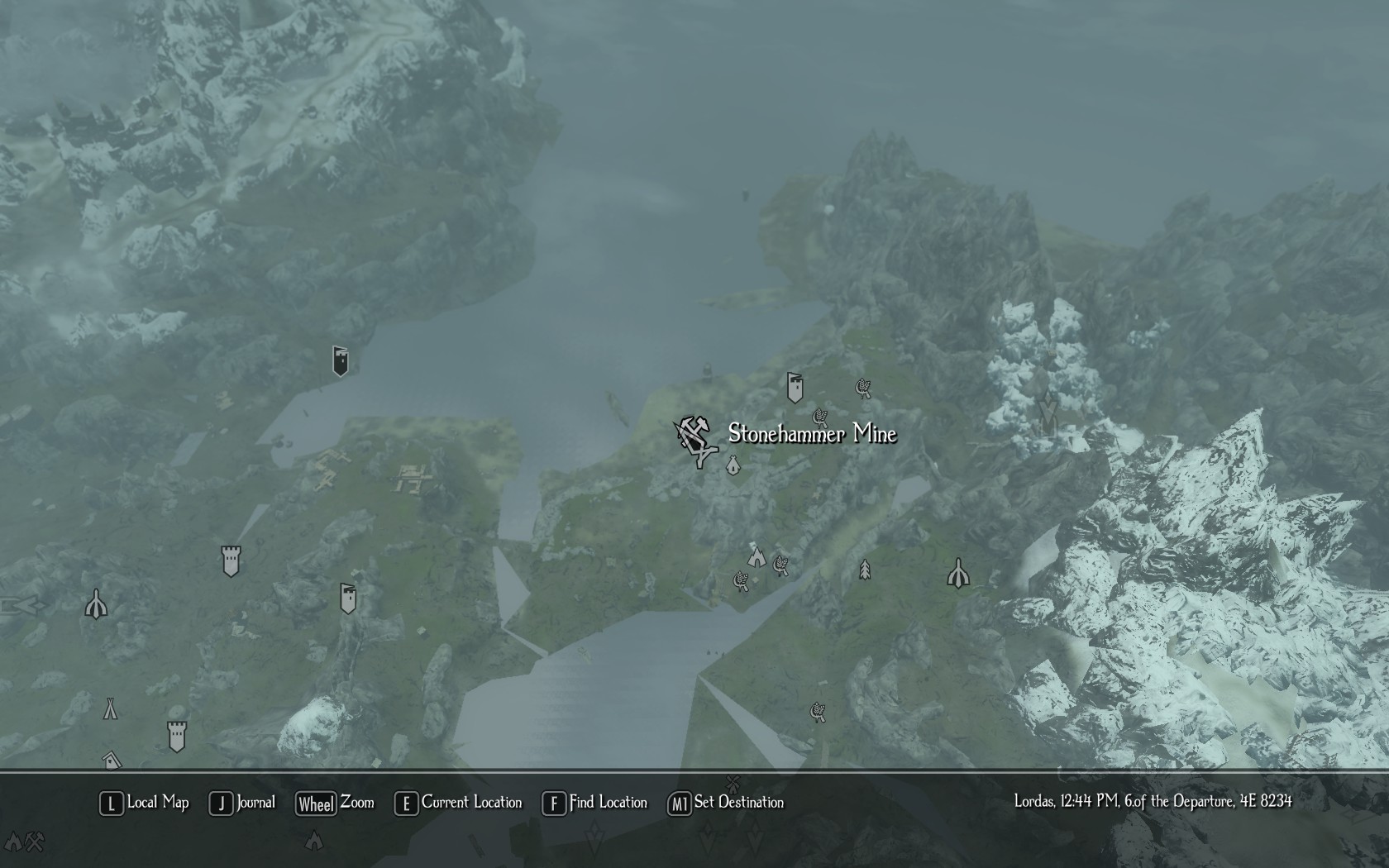Center map on Current Location
1389x868 pixels.
click(x=459, y=803)
